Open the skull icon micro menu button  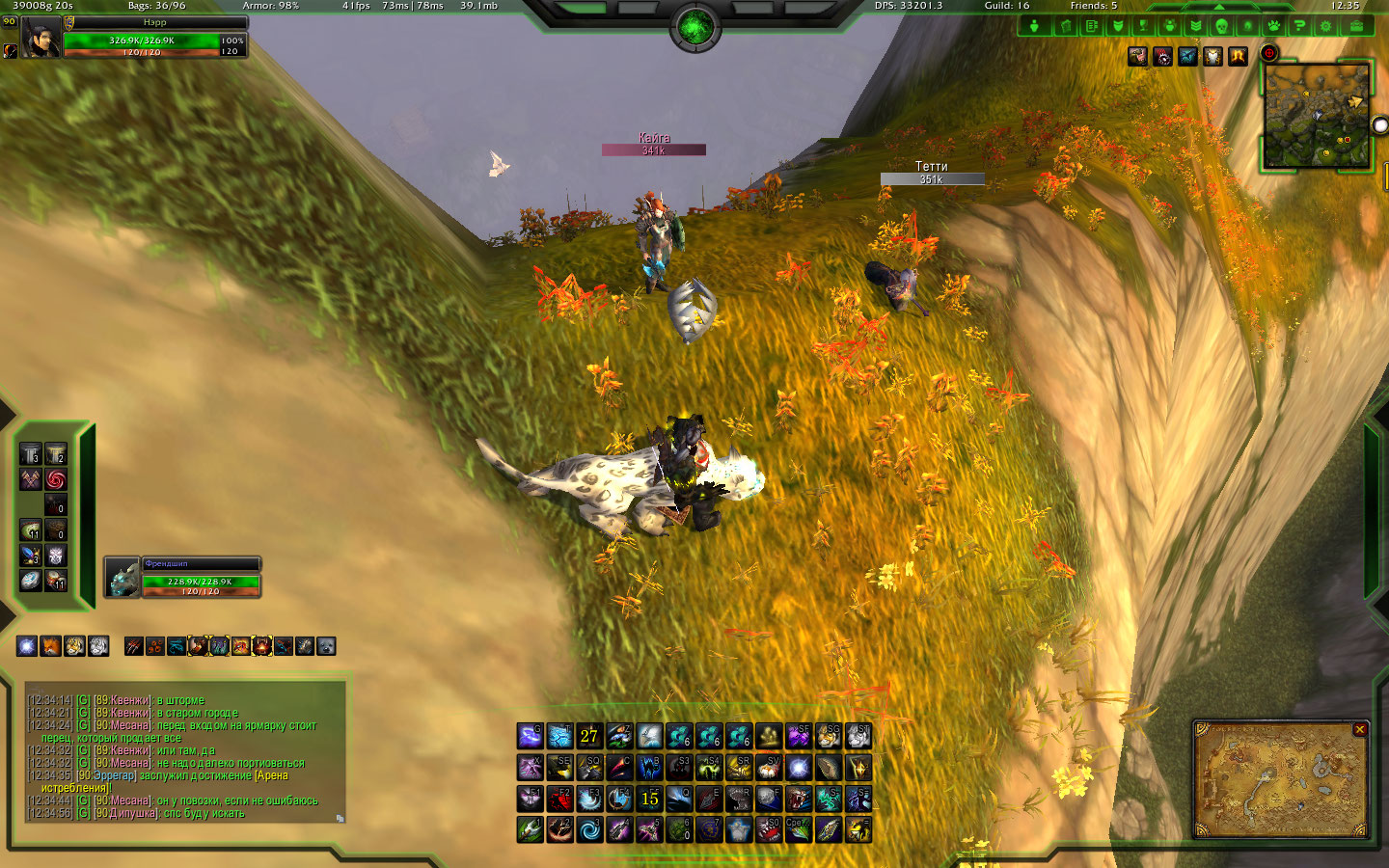(1221, 26)
